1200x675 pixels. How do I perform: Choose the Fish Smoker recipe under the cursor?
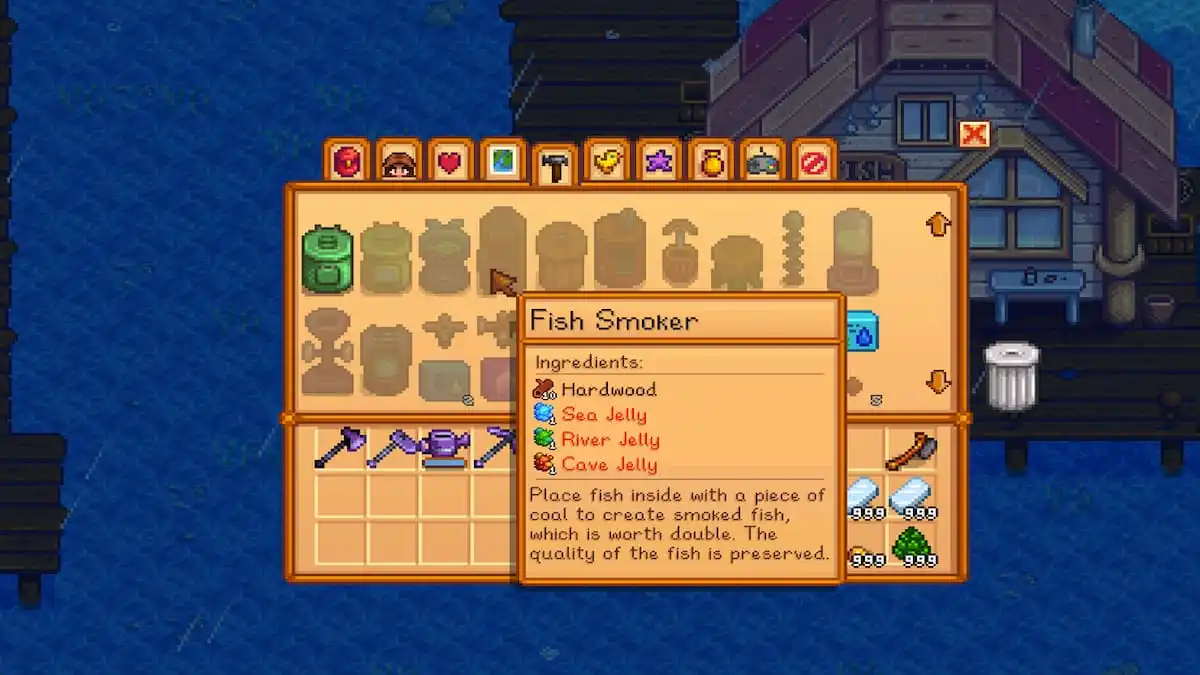pyautogui.click(x=502, y=250)
